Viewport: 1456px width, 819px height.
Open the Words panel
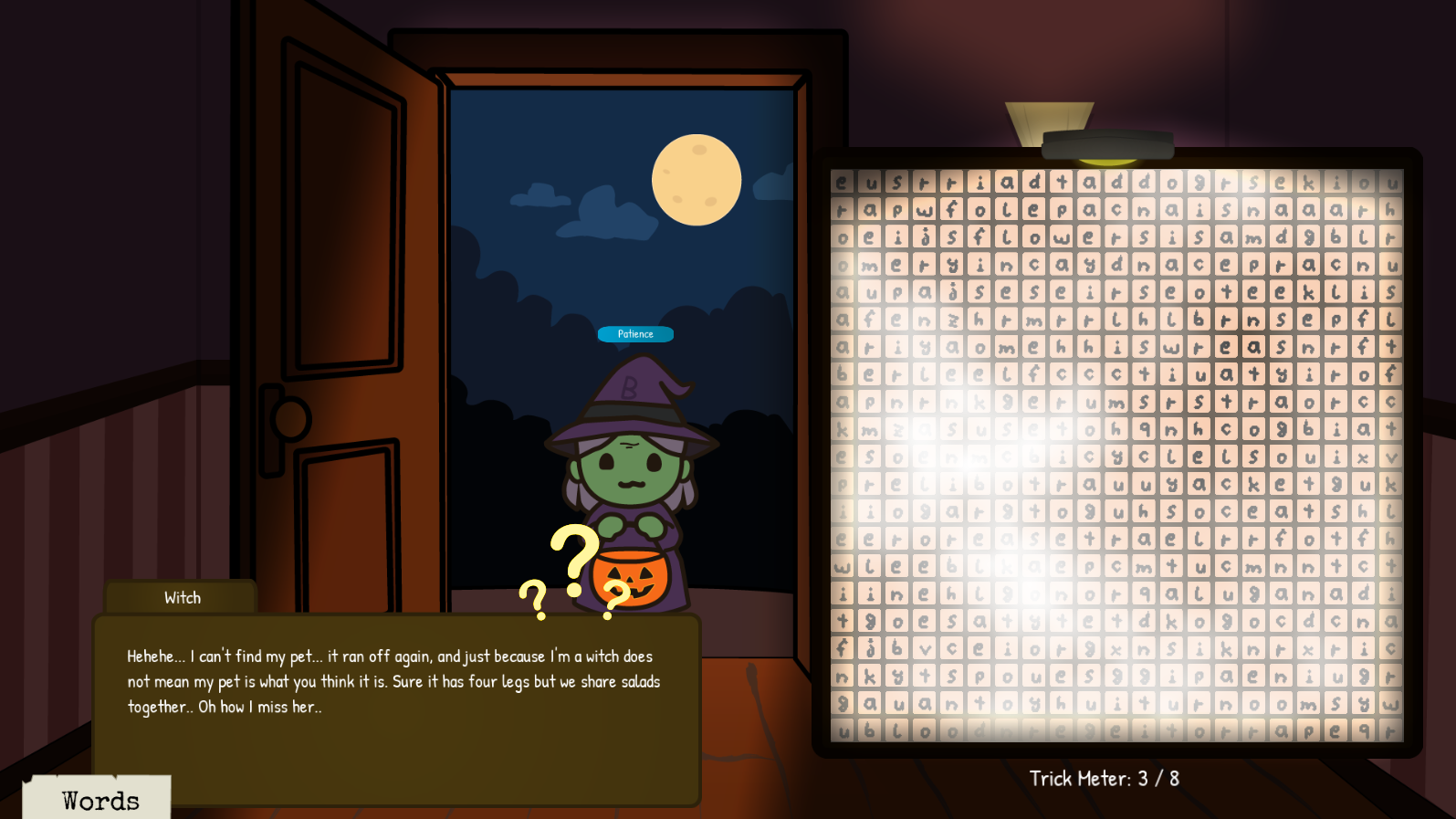[99, 799]
